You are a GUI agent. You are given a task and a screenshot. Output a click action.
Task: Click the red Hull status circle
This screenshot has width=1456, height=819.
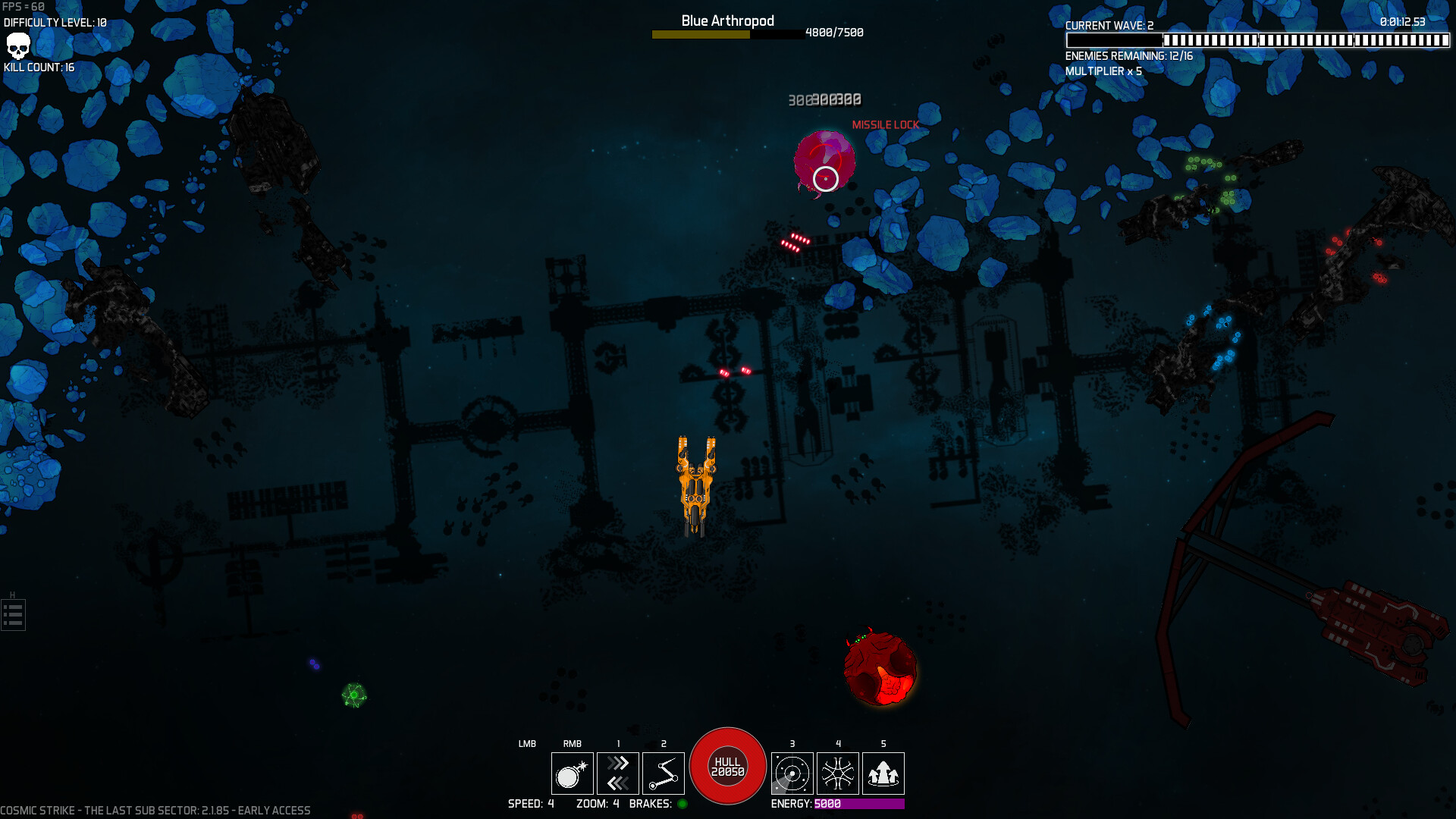point(727,764)
